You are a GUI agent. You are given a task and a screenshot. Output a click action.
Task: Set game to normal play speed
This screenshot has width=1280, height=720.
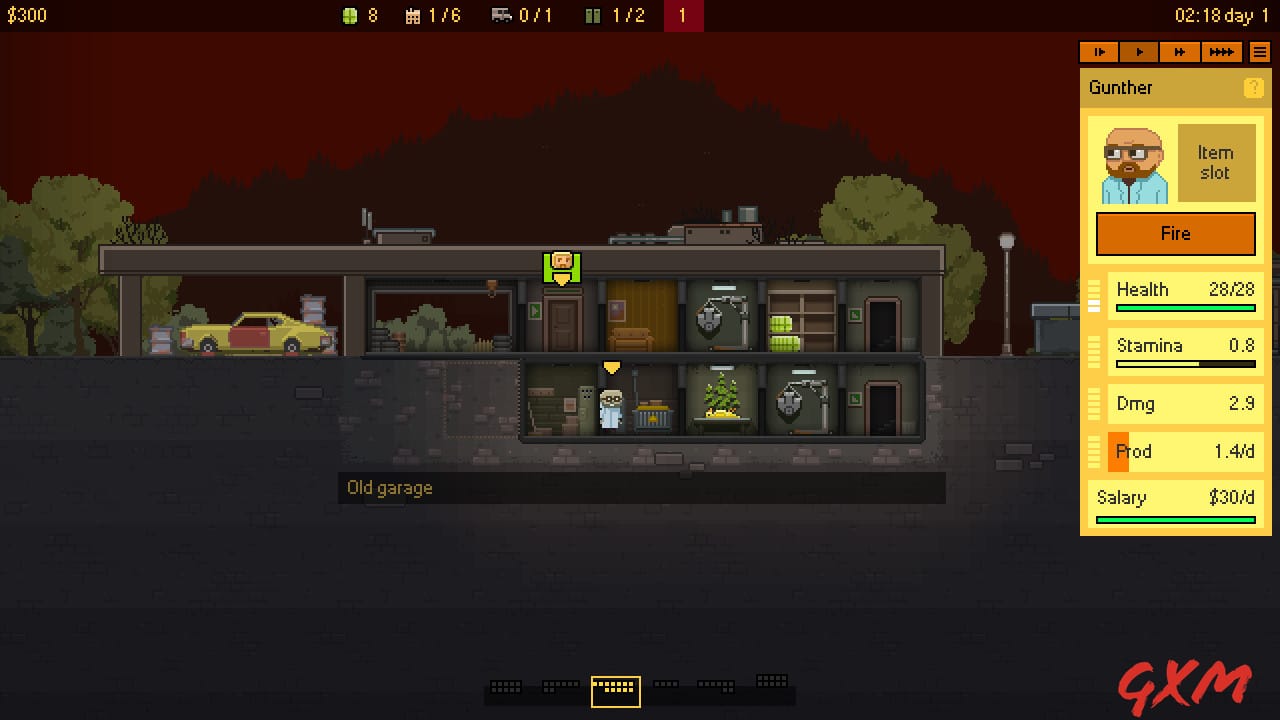coord(1139,52)
